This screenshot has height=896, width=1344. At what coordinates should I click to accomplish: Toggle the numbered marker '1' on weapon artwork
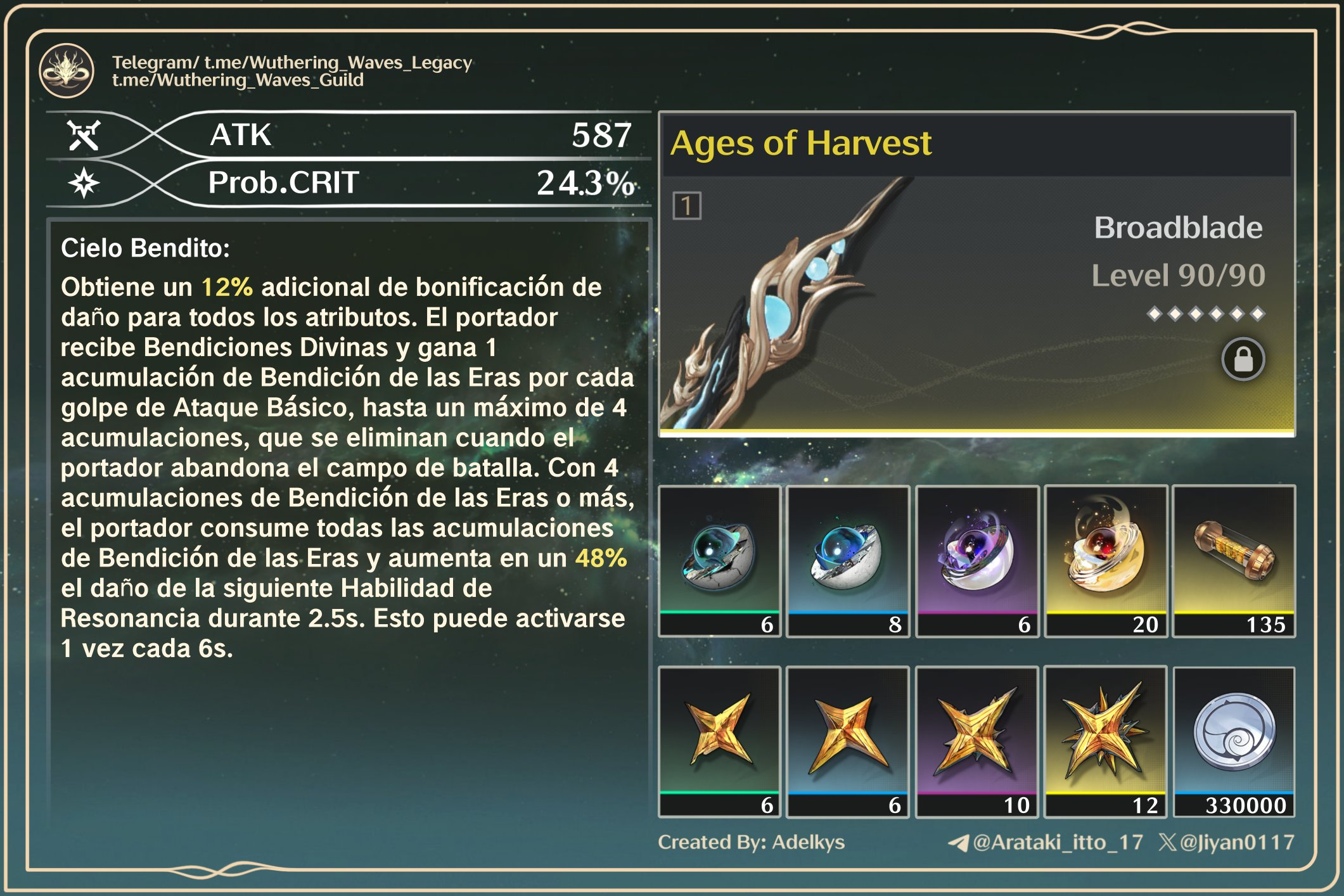(x=688, y=205)
